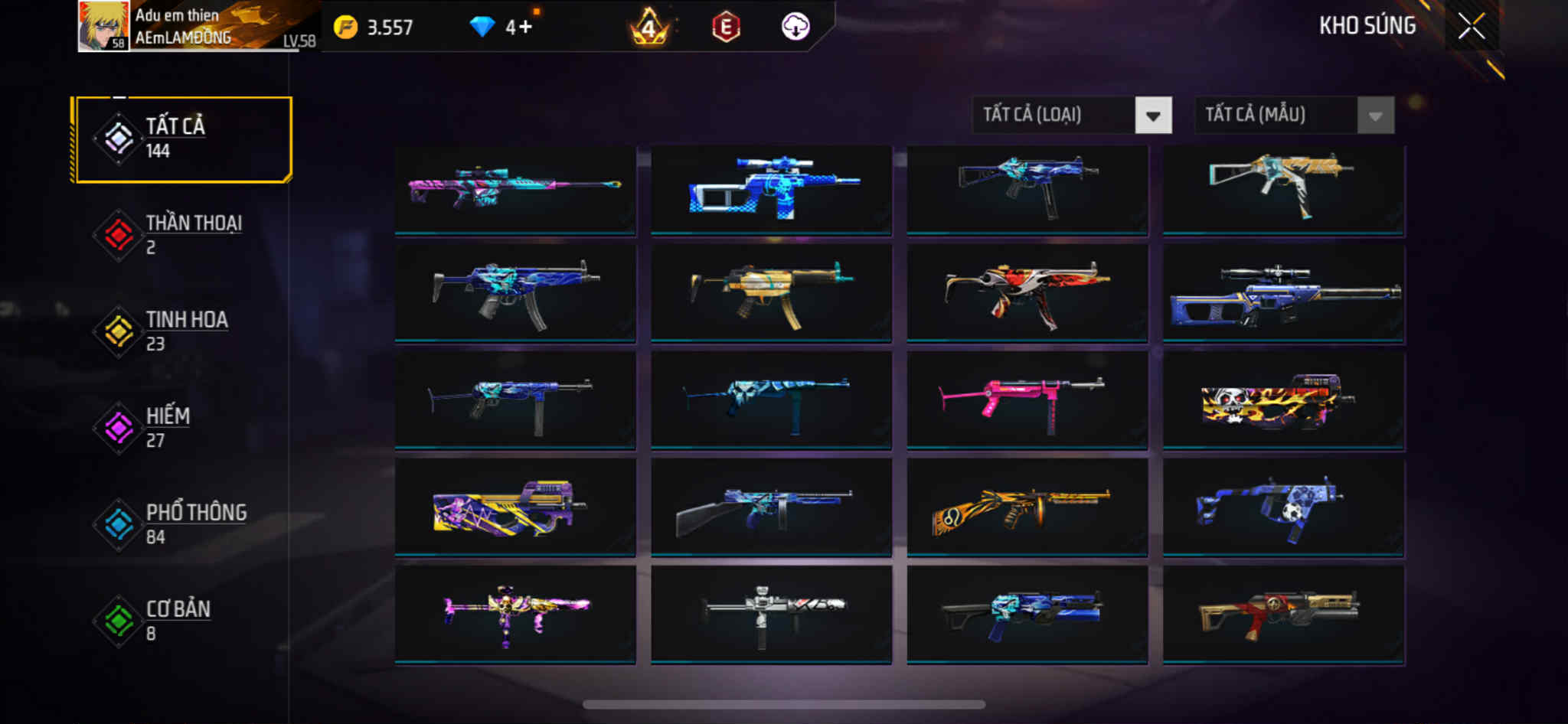The width and height of the screenshot is (1568, 724).
Task: Switch to the Phổ Thông category
Action: pyautogui.click(x=182, y=523)
